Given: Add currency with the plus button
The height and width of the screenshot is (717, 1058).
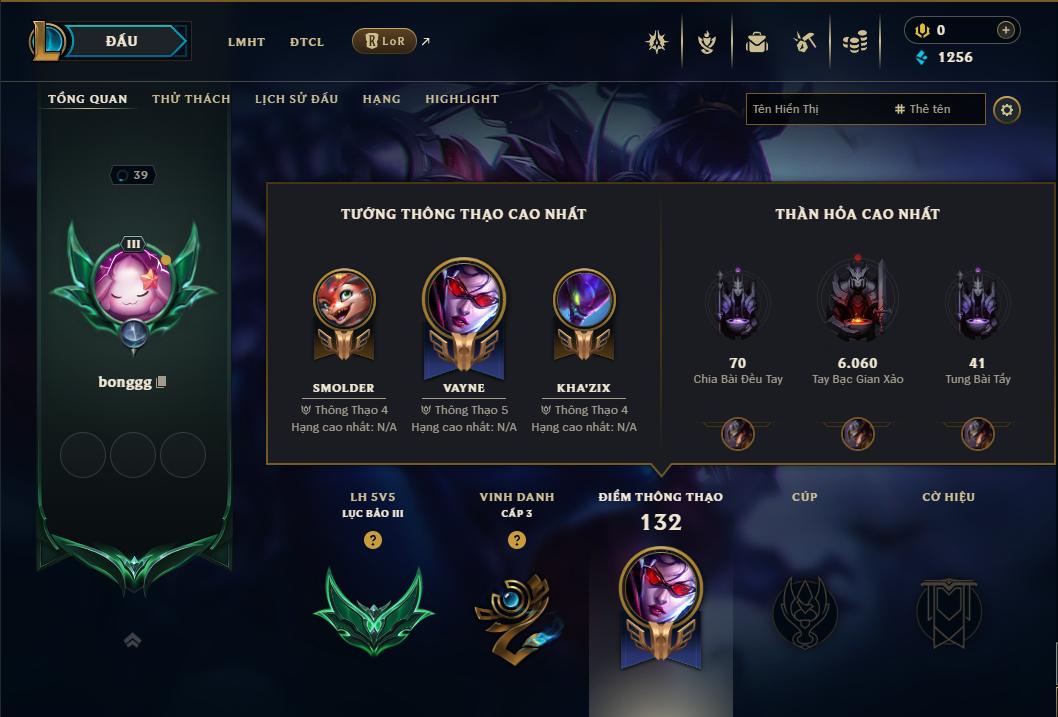Looking at the screenshot, I should point(1005,30).
